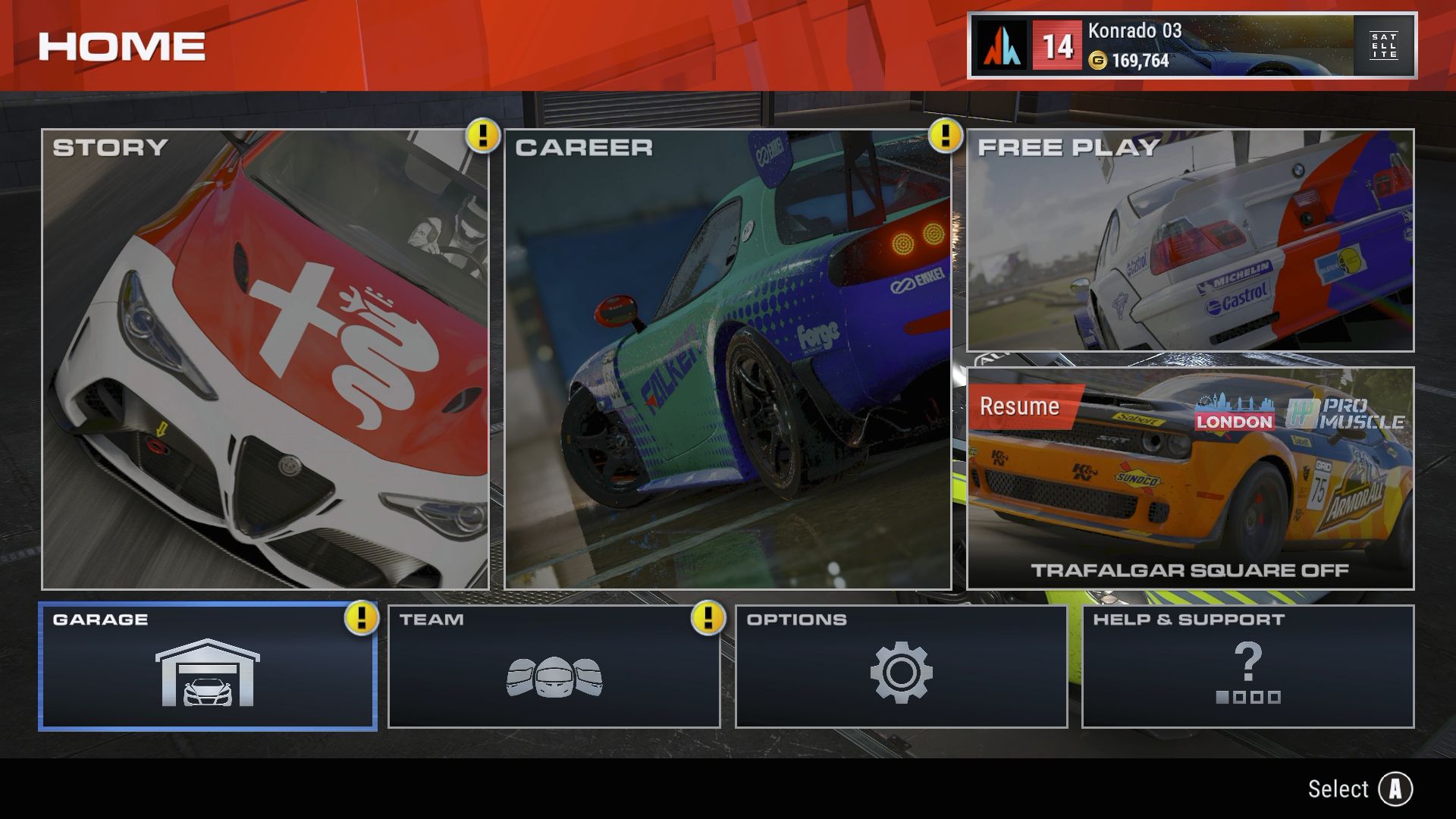Resume the Trafalgar Square Off event
The height and width of the screenshot is (819, 1456).
coord(1190,479)
